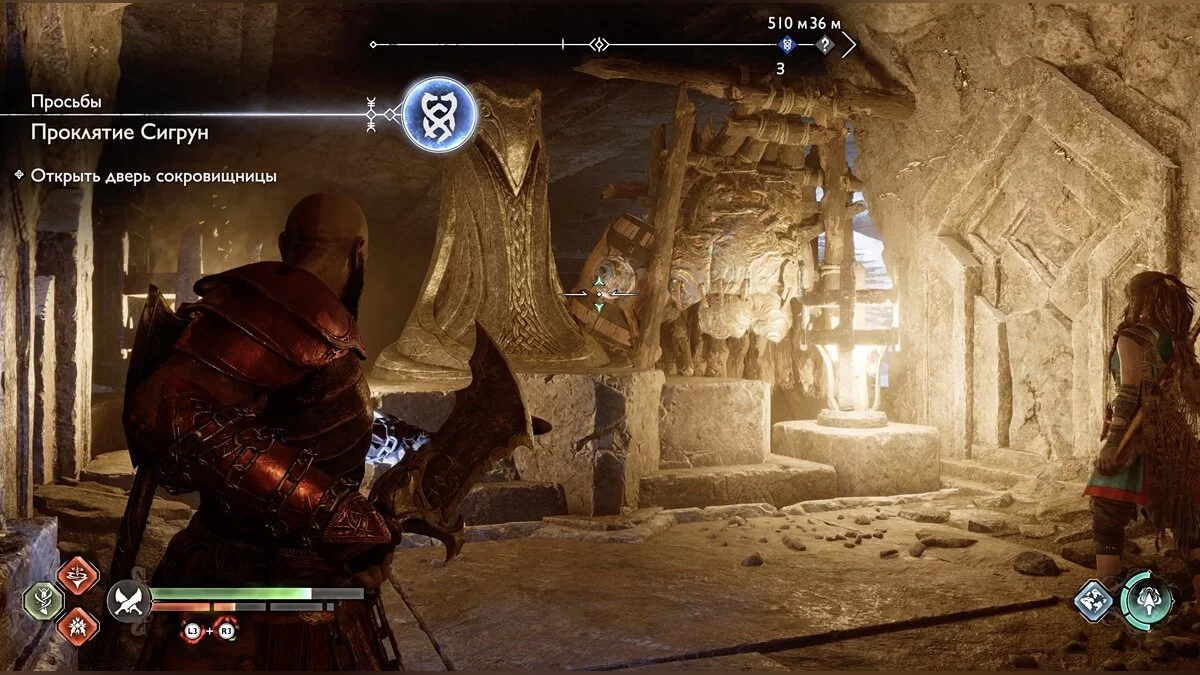
Task: Open the Проклятие Сигрун quest tracker
Action: 120,131
